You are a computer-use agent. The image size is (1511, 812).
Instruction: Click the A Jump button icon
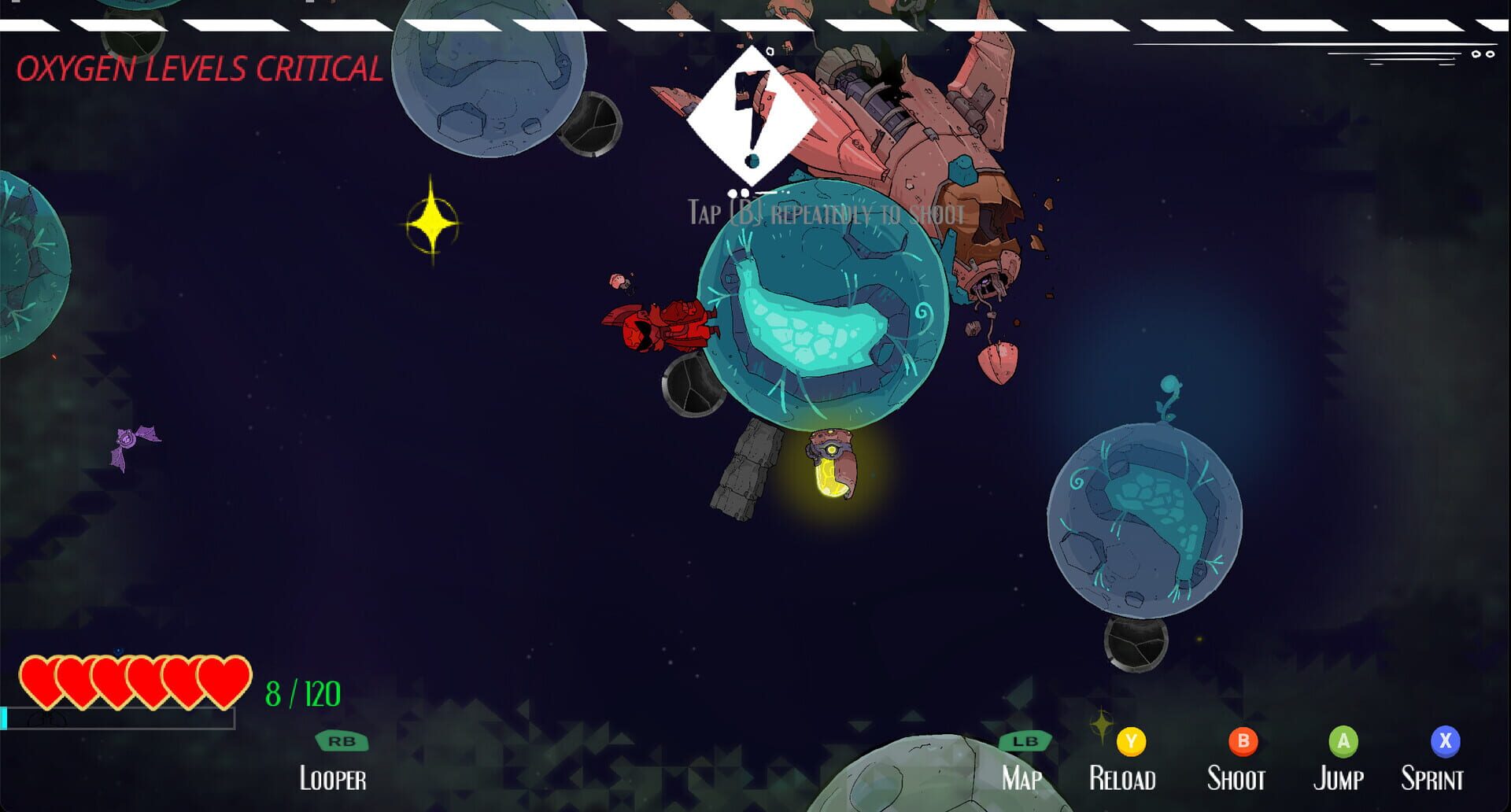(1342, 740)
